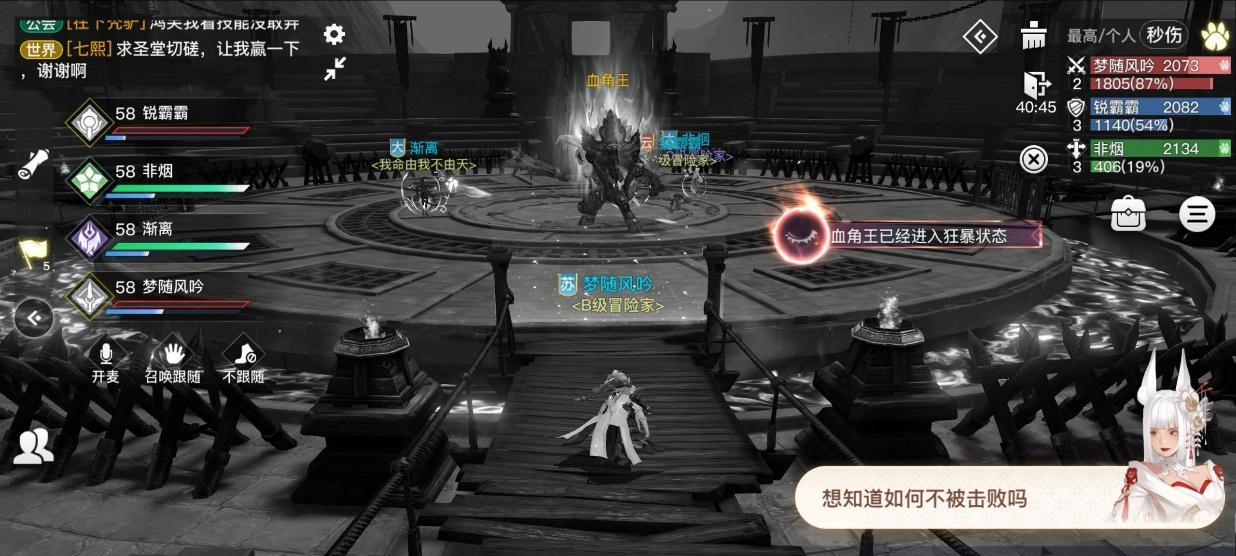Open the backpack inventory
Image resolution: width=1236 pixels, height=556 pixels.
1129,214
